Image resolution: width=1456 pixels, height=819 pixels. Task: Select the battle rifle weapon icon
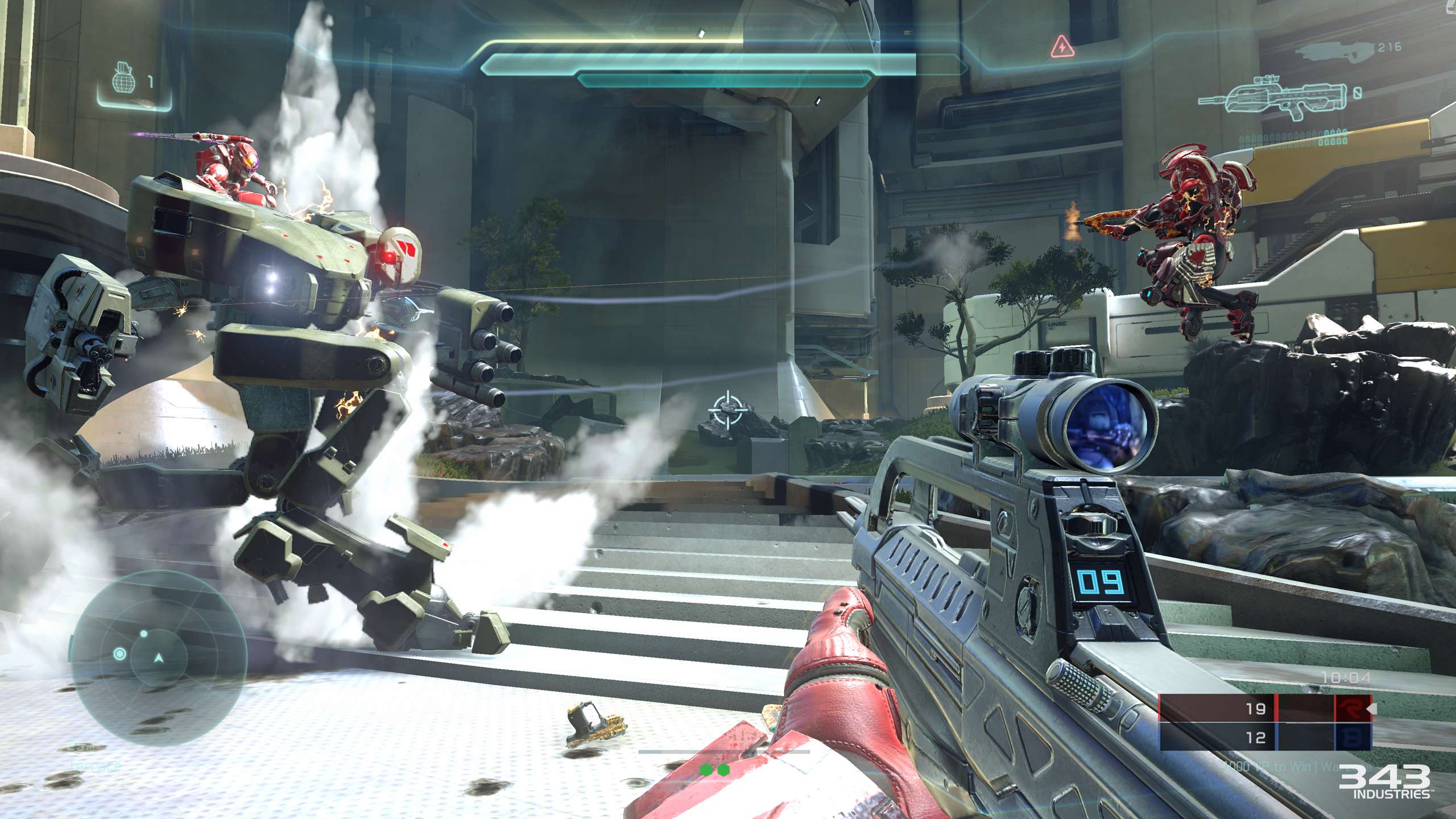point(1274,100)
